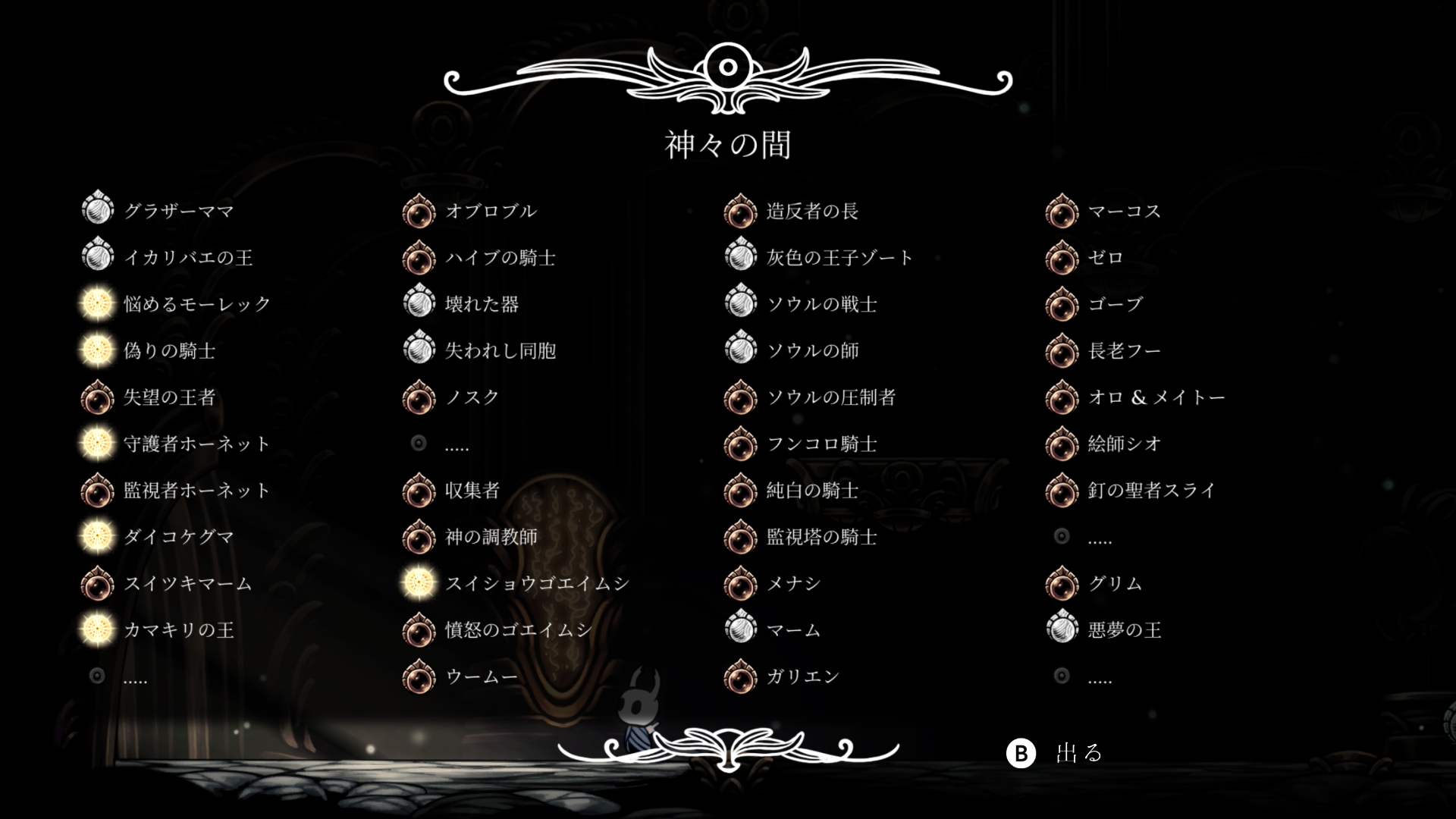1456x819 pixels.
Task: Select オブロブル in the boss list
Action: click(x=491, y=211)
